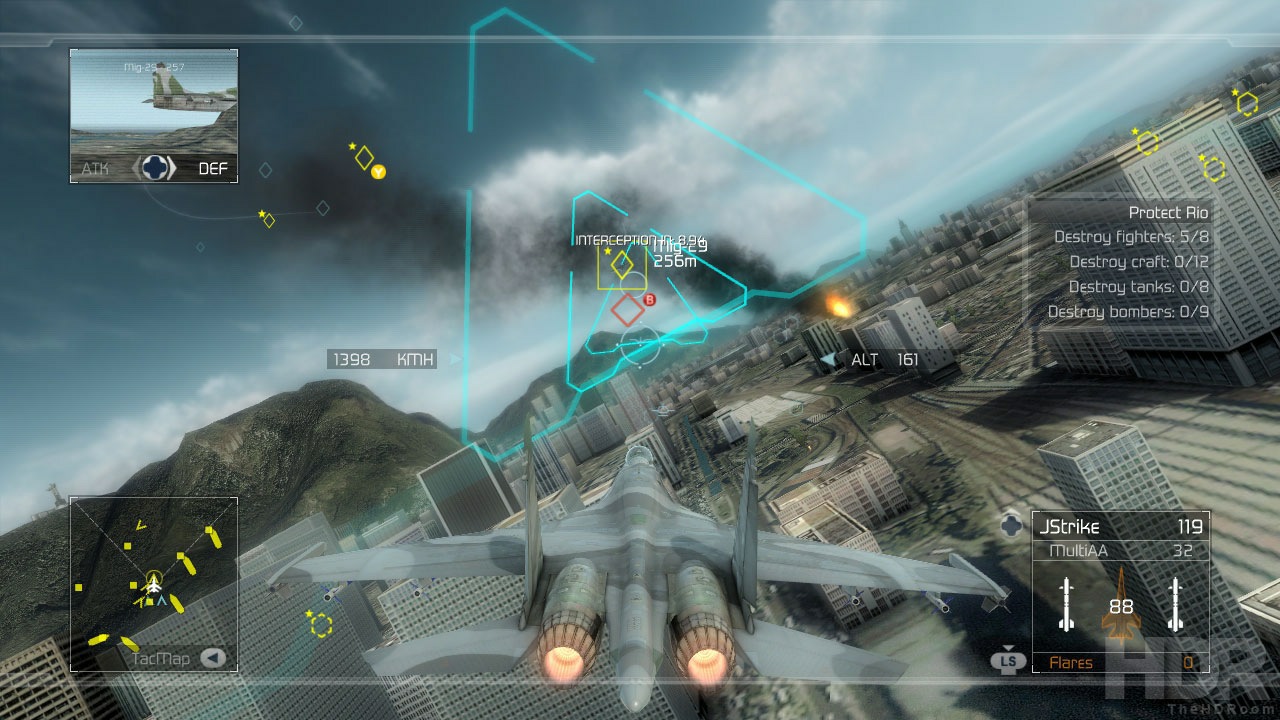Switch camera mode to ATK

[95, 169]
